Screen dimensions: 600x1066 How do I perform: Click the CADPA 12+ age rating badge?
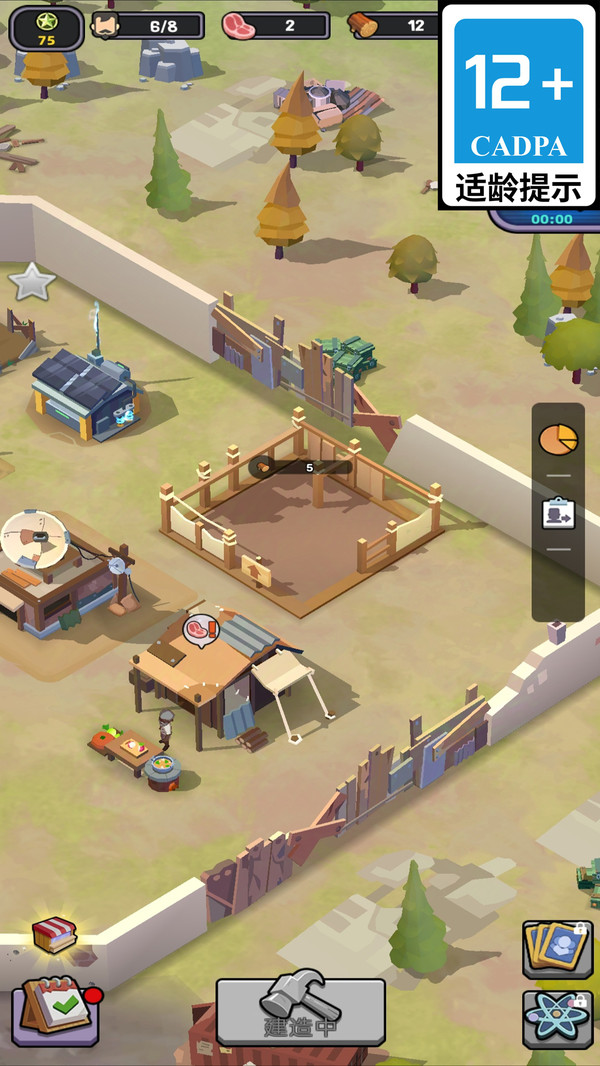point(518,105)
